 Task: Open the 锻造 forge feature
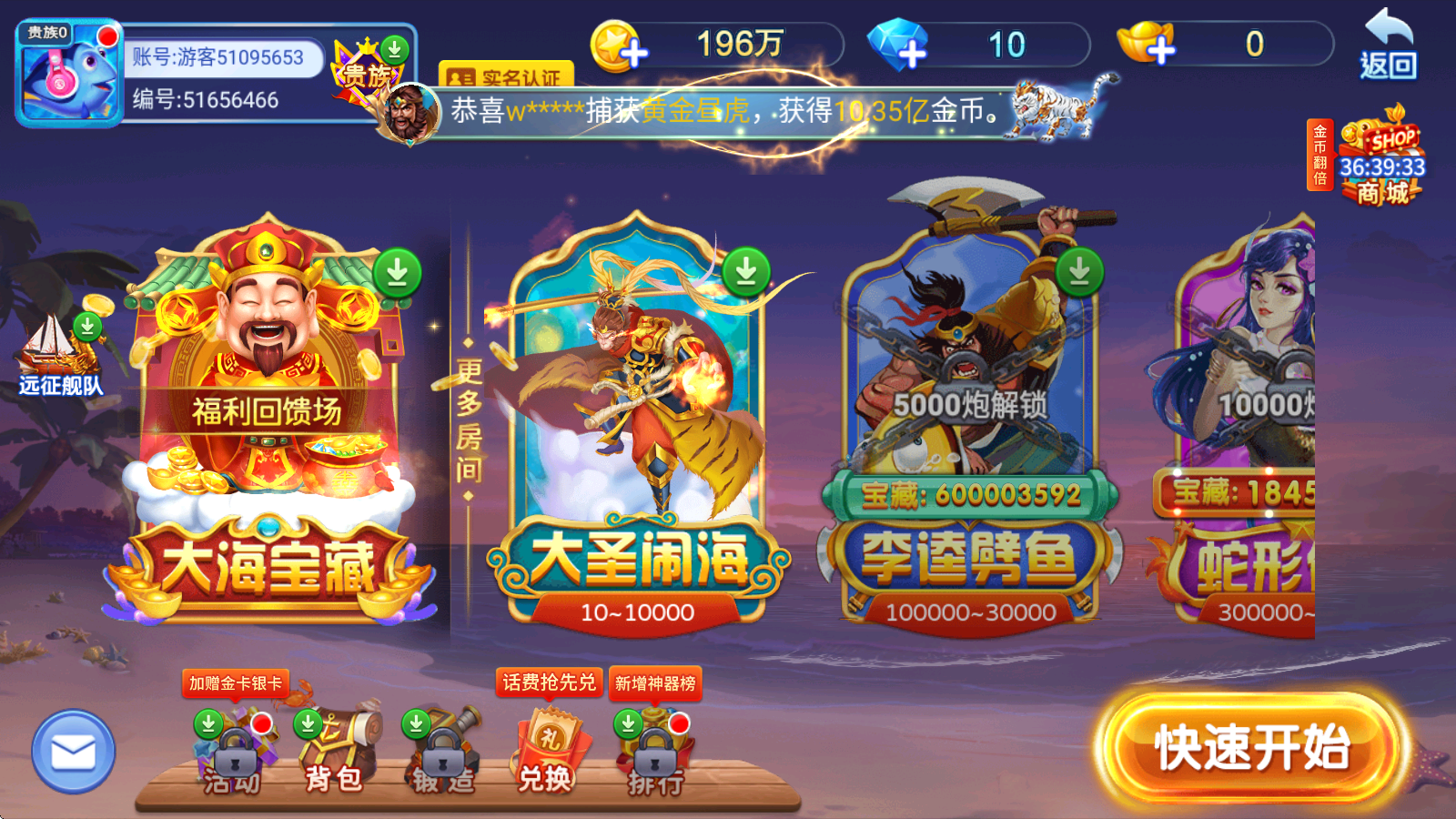[443, 755]
